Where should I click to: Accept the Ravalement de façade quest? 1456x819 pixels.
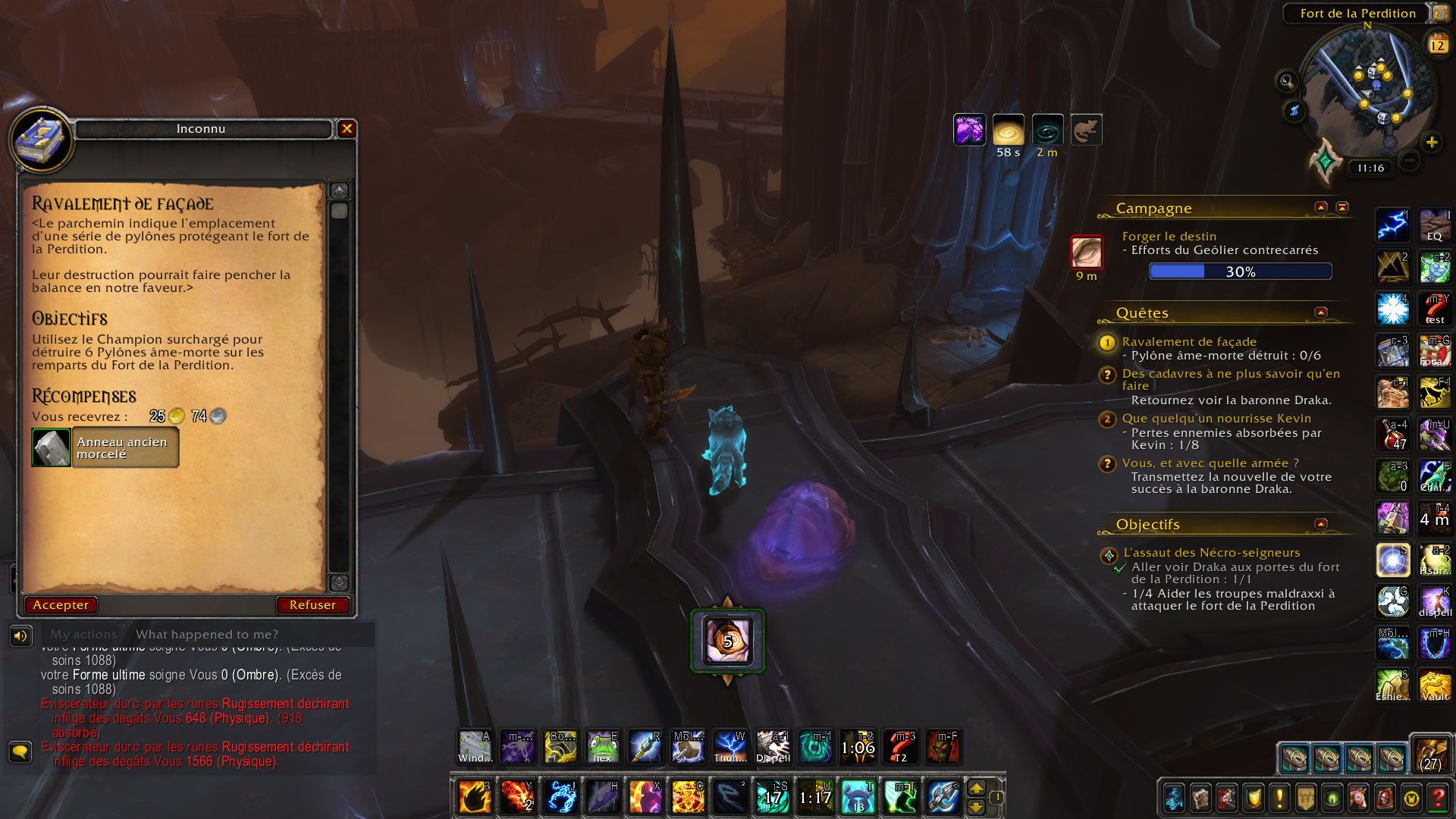click(61, 604)
